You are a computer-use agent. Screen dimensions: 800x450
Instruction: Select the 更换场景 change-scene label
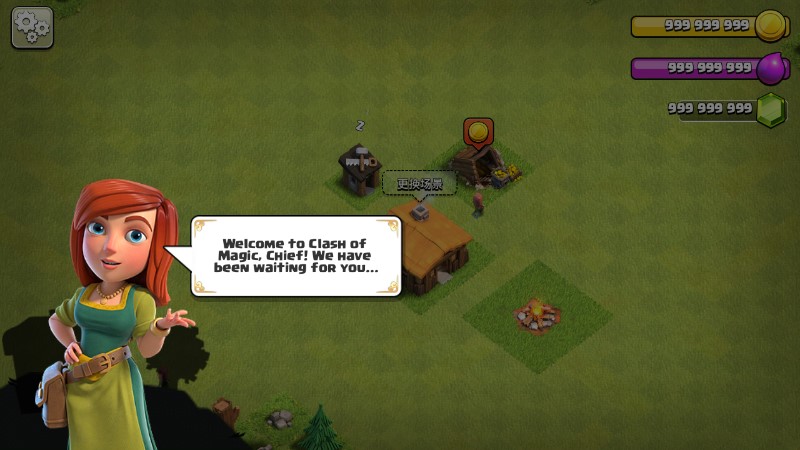point(419,183)
